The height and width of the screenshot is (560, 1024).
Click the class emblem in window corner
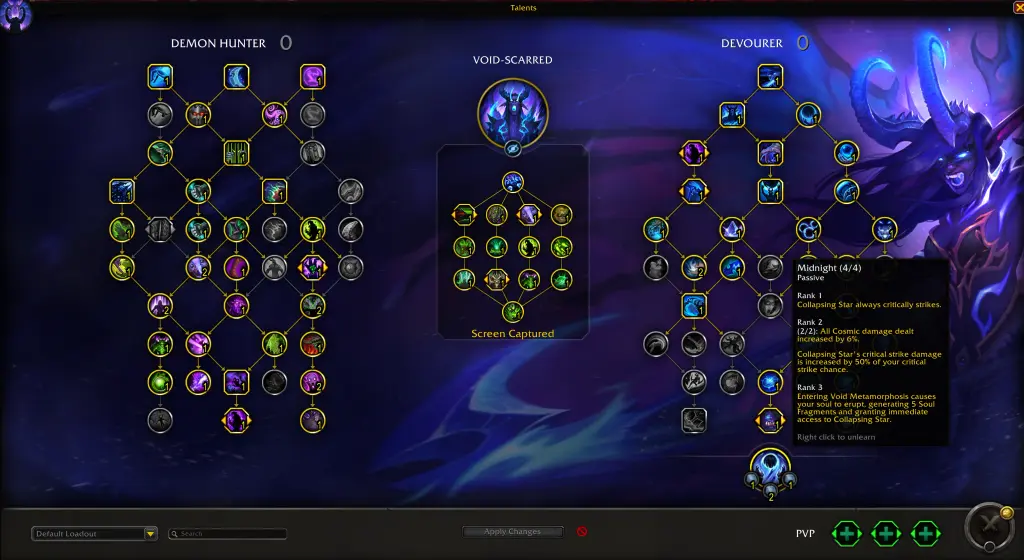coord(17,17)
